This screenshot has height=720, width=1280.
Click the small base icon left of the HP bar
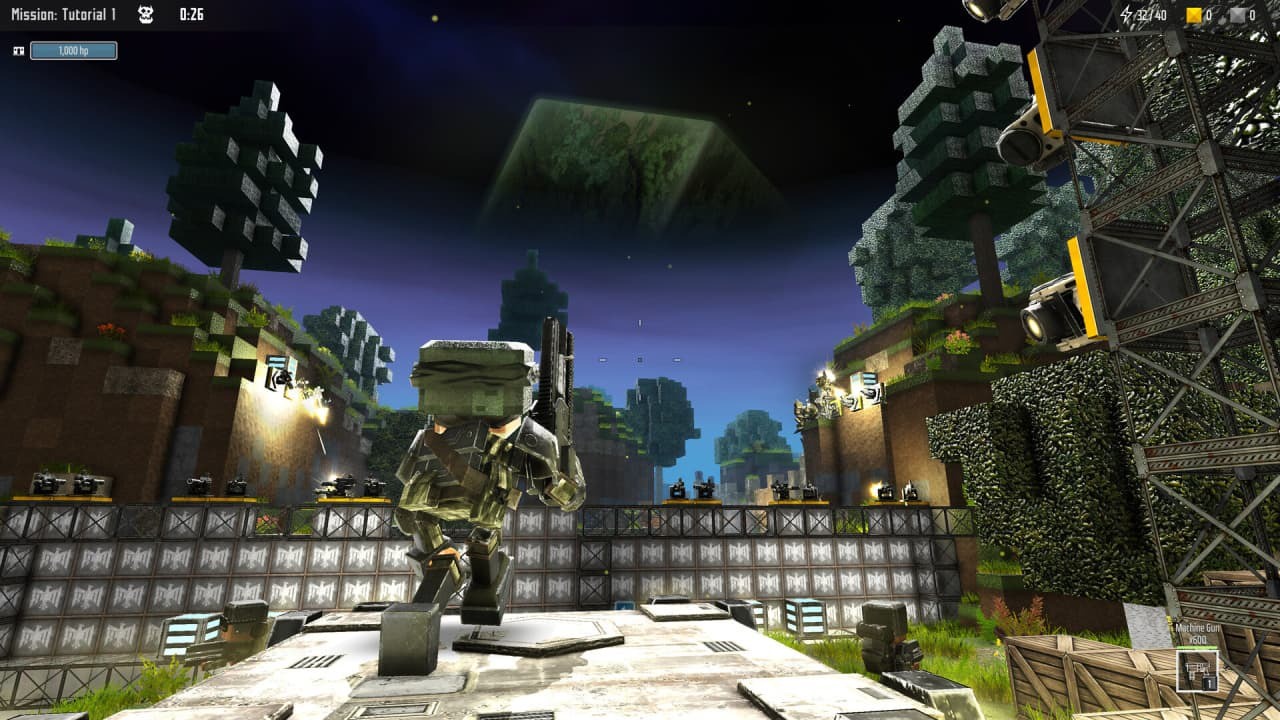20,49
